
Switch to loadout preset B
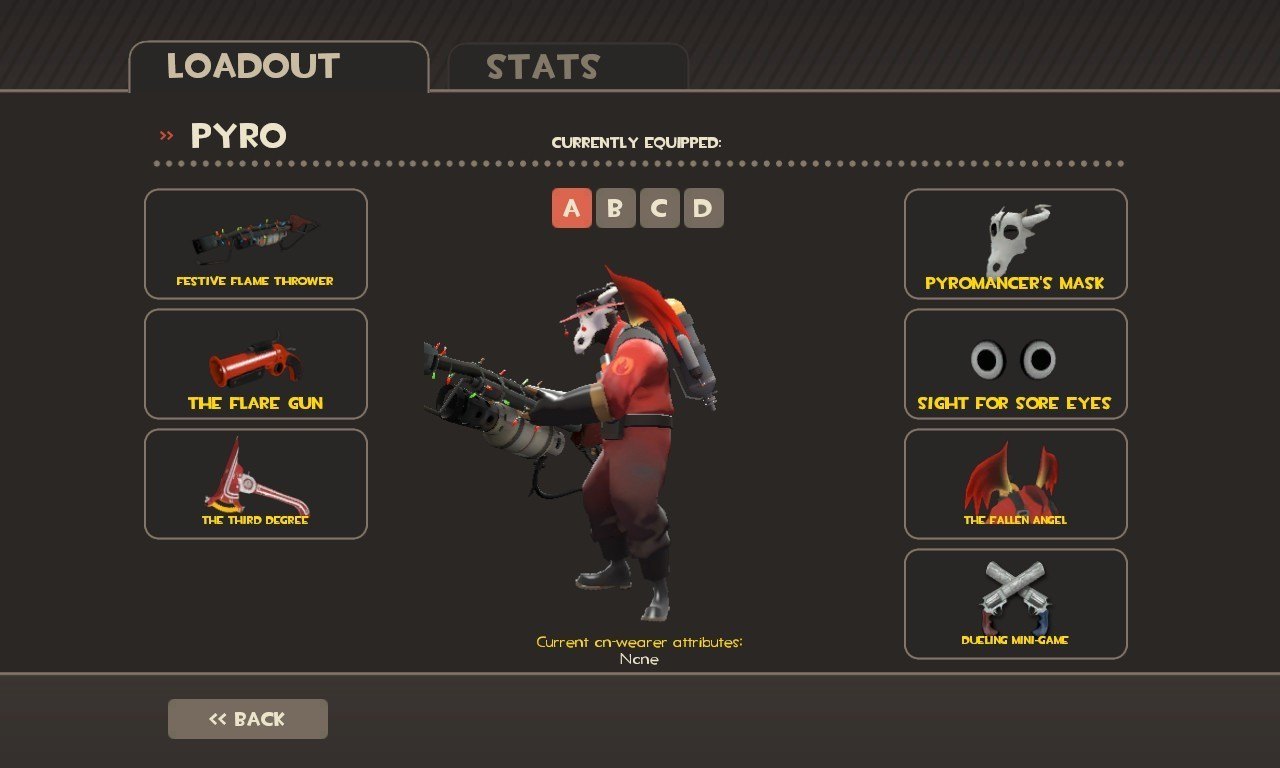click(x=616, y=208)
